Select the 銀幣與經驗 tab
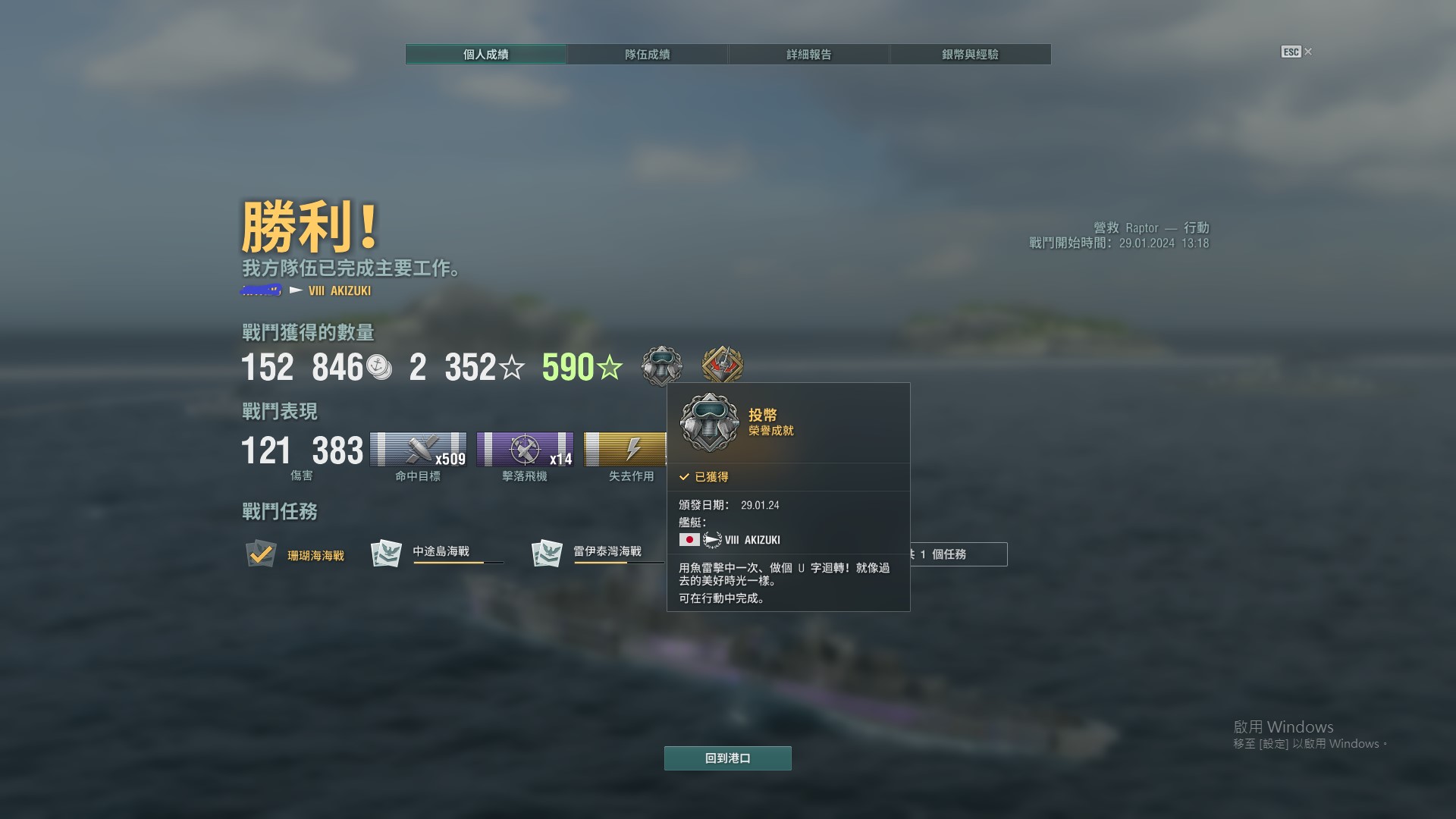1456x819 pixels. coord(970,55)
